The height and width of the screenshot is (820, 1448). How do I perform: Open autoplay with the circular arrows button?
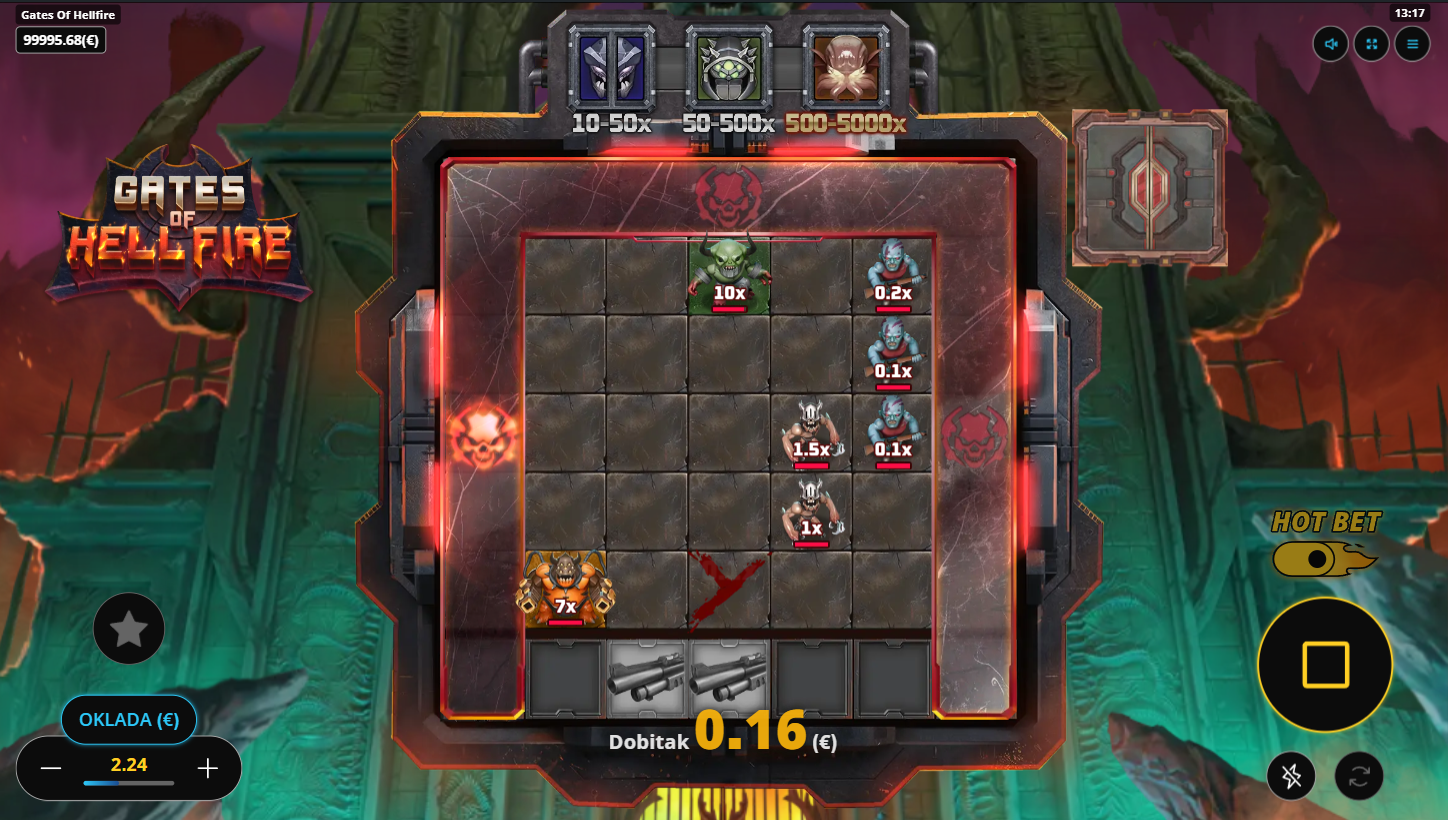pyautogui.click(x=1359, y=776)
